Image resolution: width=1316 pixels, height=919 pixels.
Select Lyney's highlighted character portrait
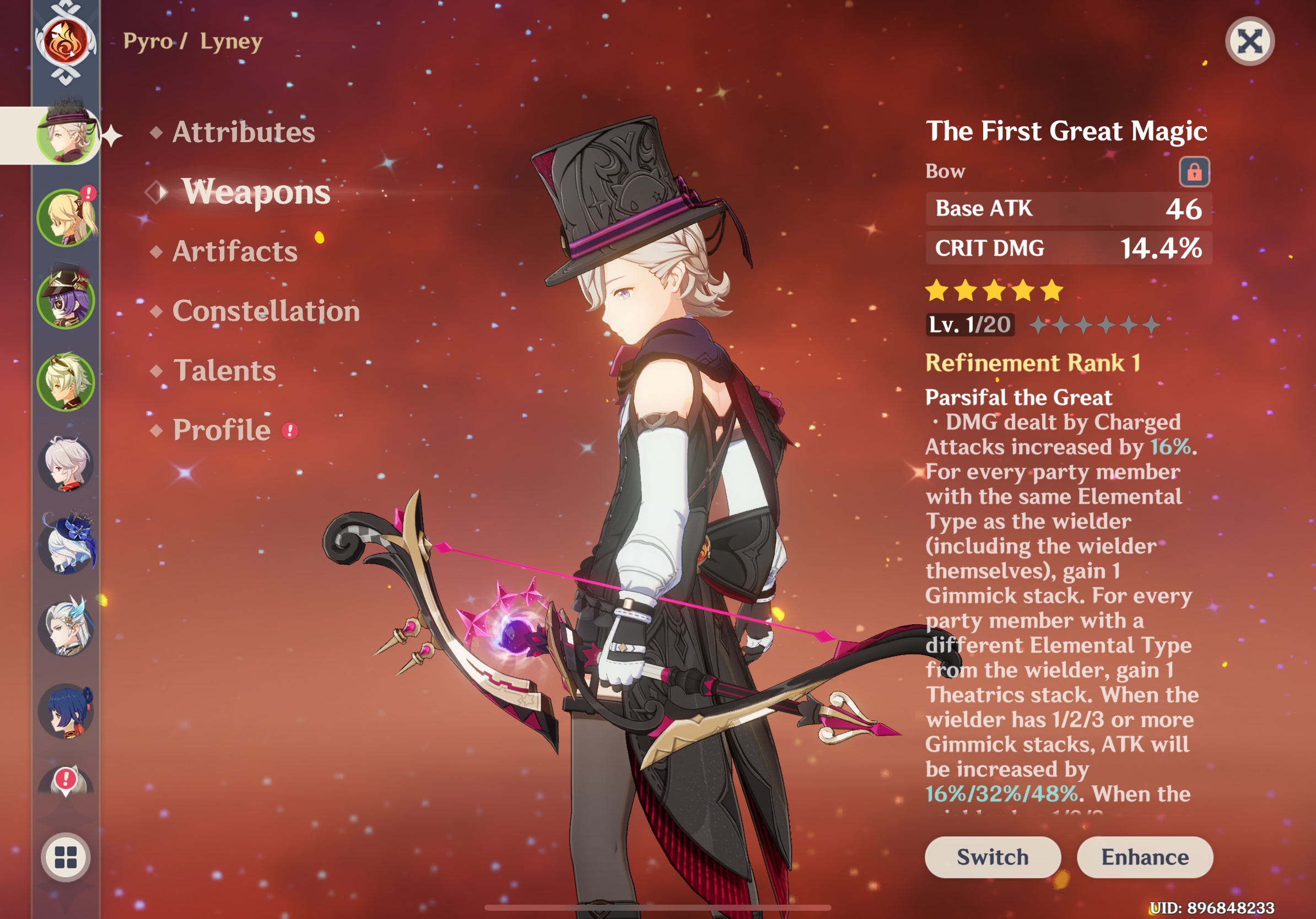click(66, 138)
